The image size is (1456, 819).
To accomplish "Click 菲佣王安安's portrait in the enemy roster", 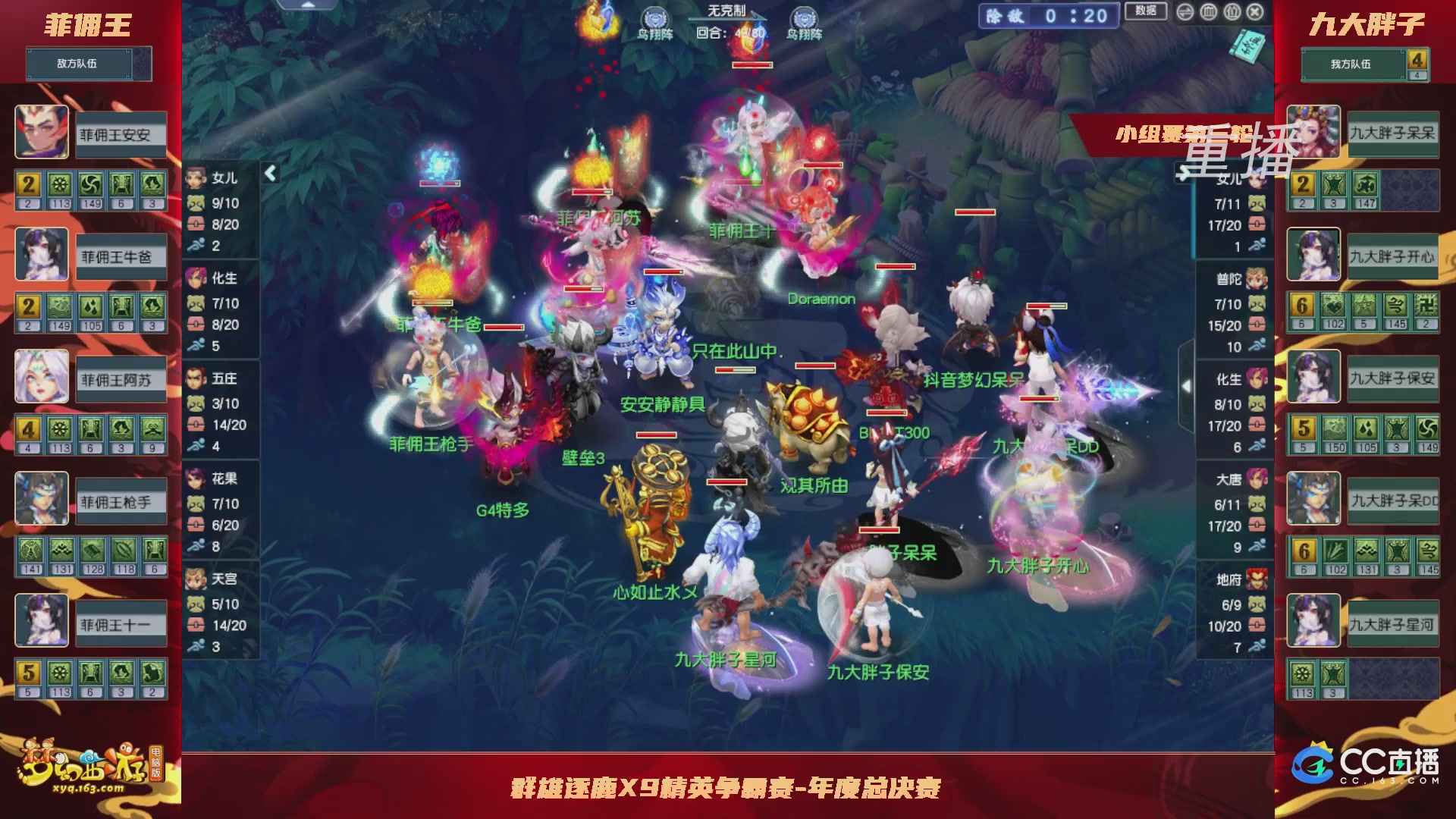I will [x=42, y=133].
